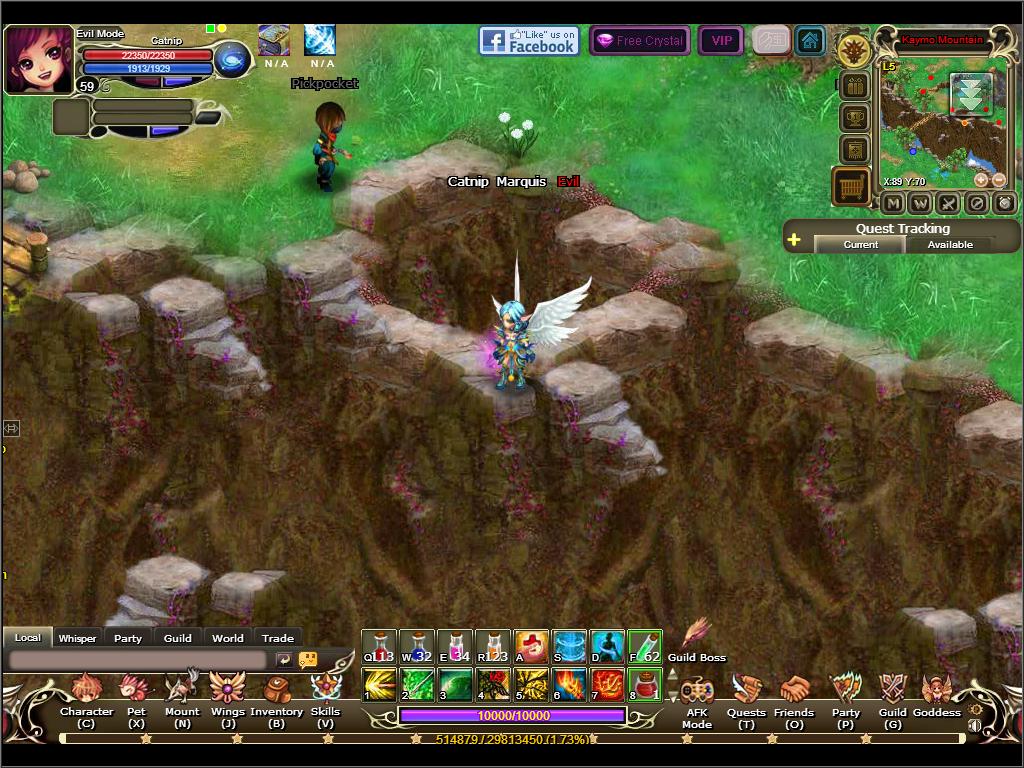Use the red cross potion in slot A
This screenshot has height=768, width=1024.
tap(531, 647)
